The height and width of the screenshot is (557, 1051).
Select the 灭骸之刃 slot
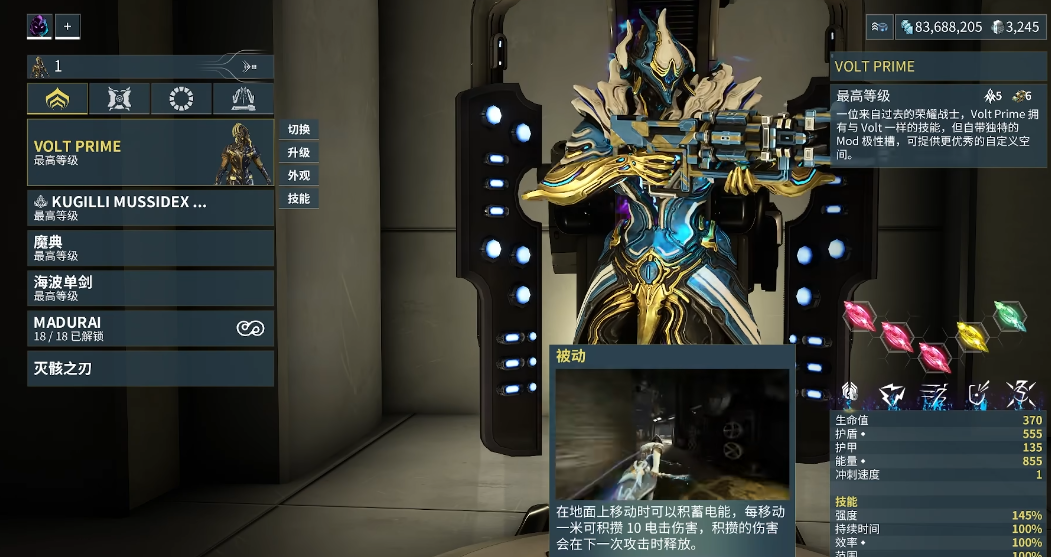150,368
